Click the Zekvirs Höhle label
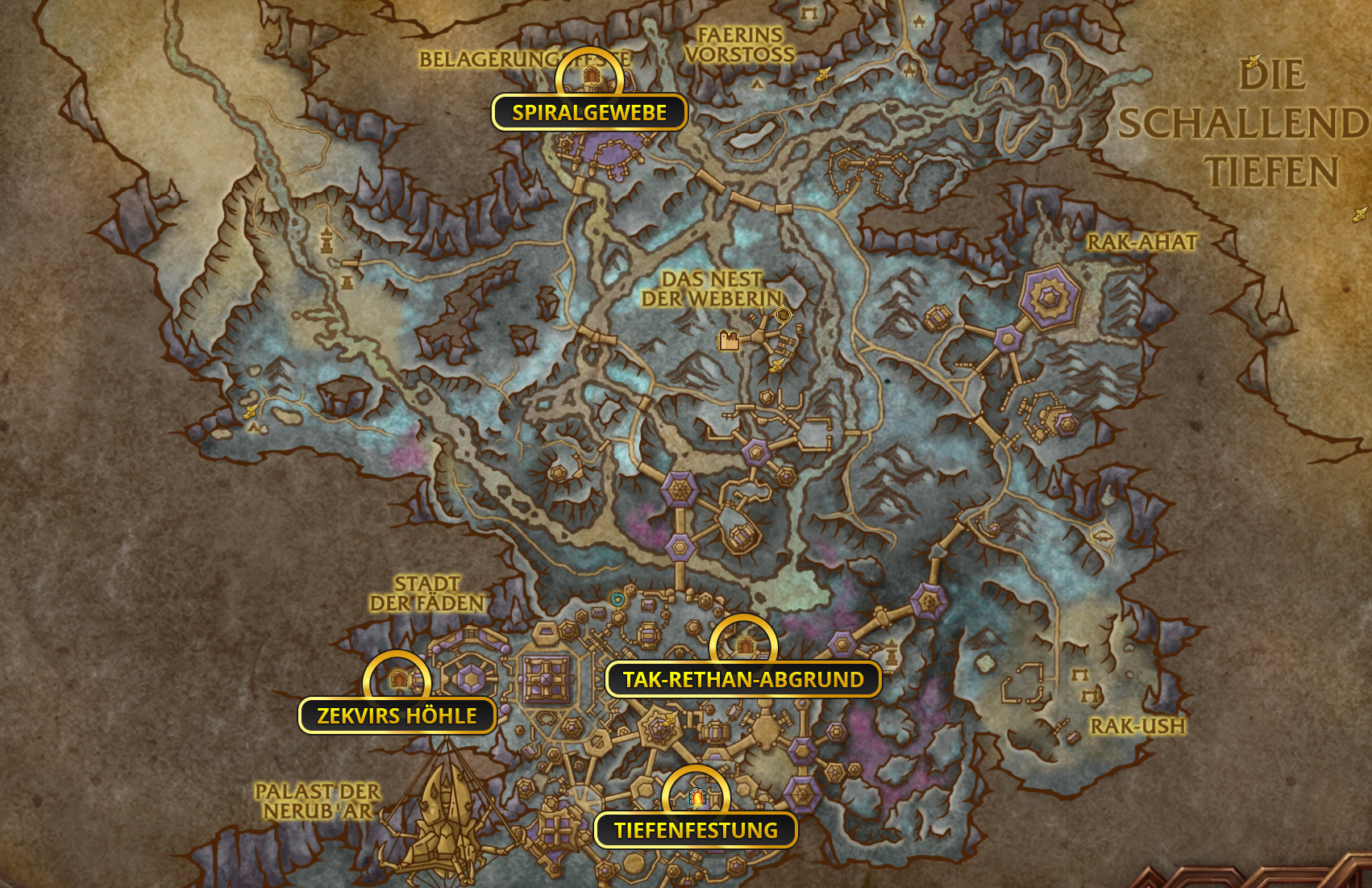Image resolution: width=1372 pixels, height=888 pixels. point(397,716)
